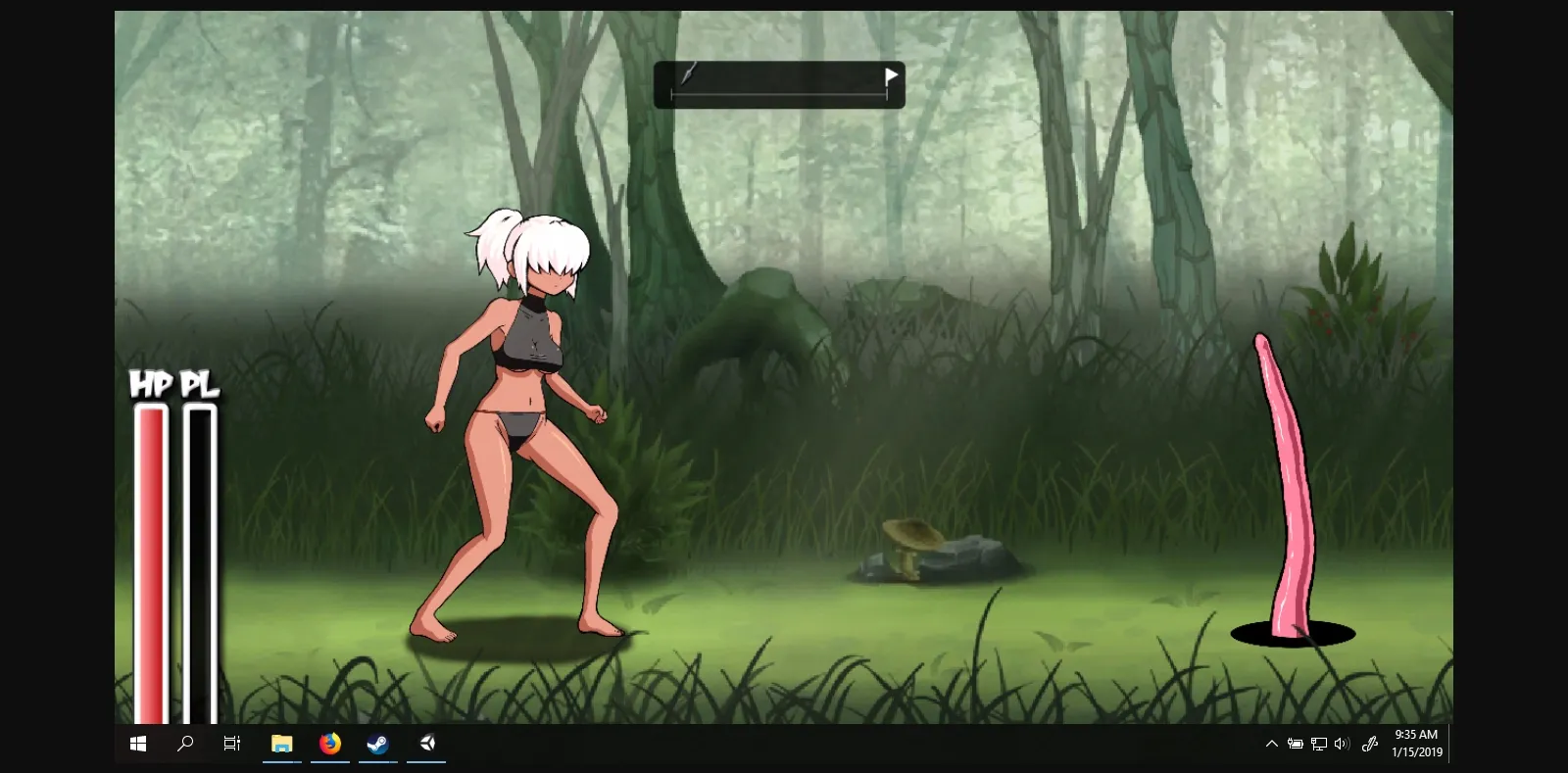Open the Start menu
Image resolution: width=1568 pixels, height=773 pixels.
click(137, 744)
